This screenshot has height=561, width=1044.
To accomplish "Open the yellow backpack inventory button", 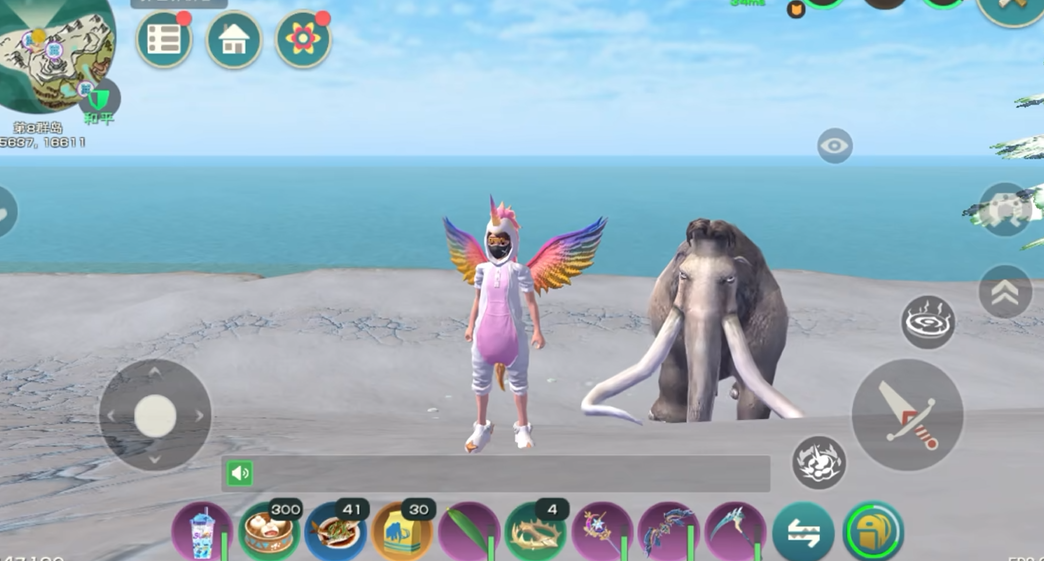I will click(873, 531).
